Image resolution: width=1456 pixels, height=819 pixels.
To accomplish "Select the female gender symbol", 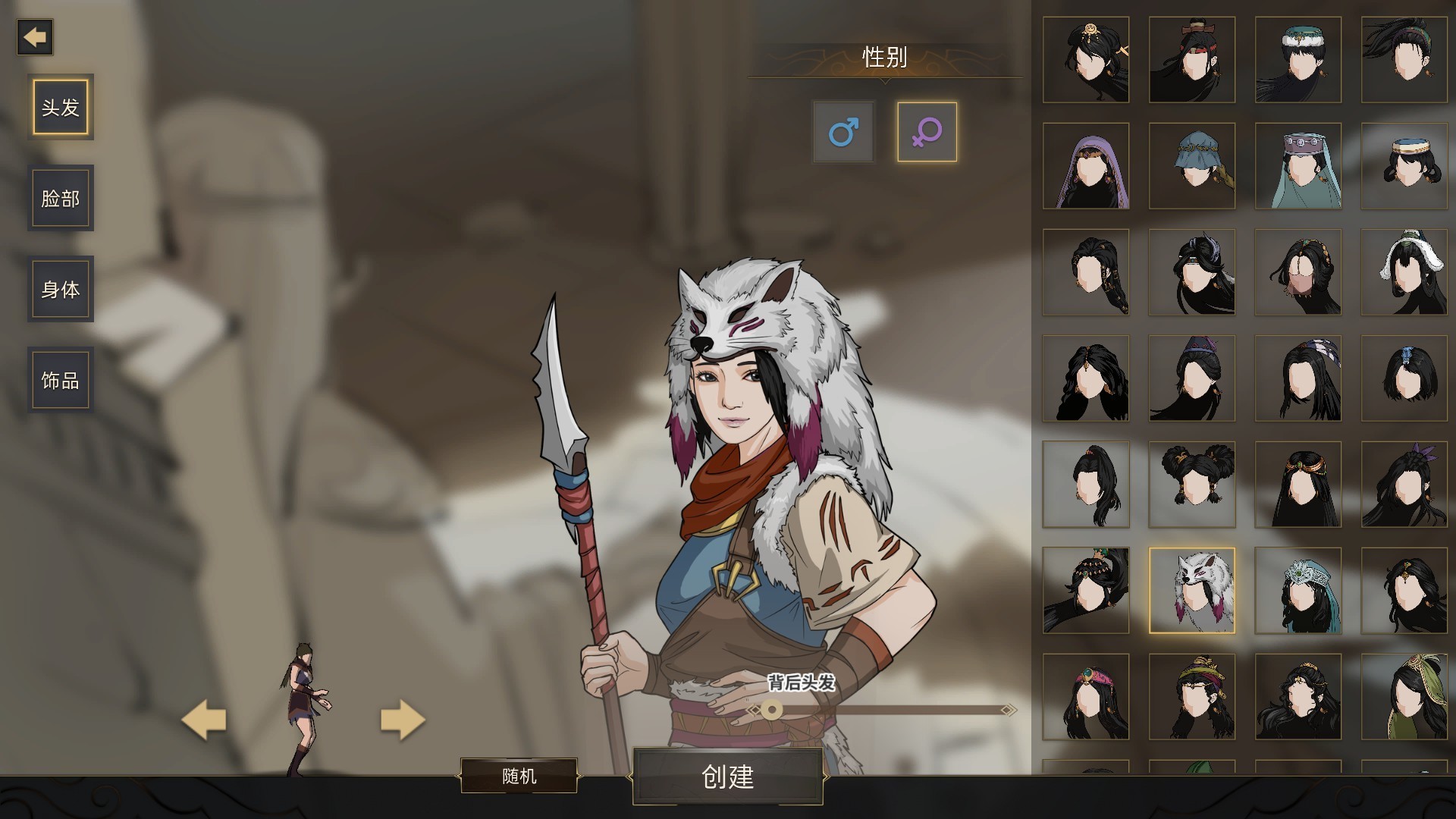I will click(926, 132).
